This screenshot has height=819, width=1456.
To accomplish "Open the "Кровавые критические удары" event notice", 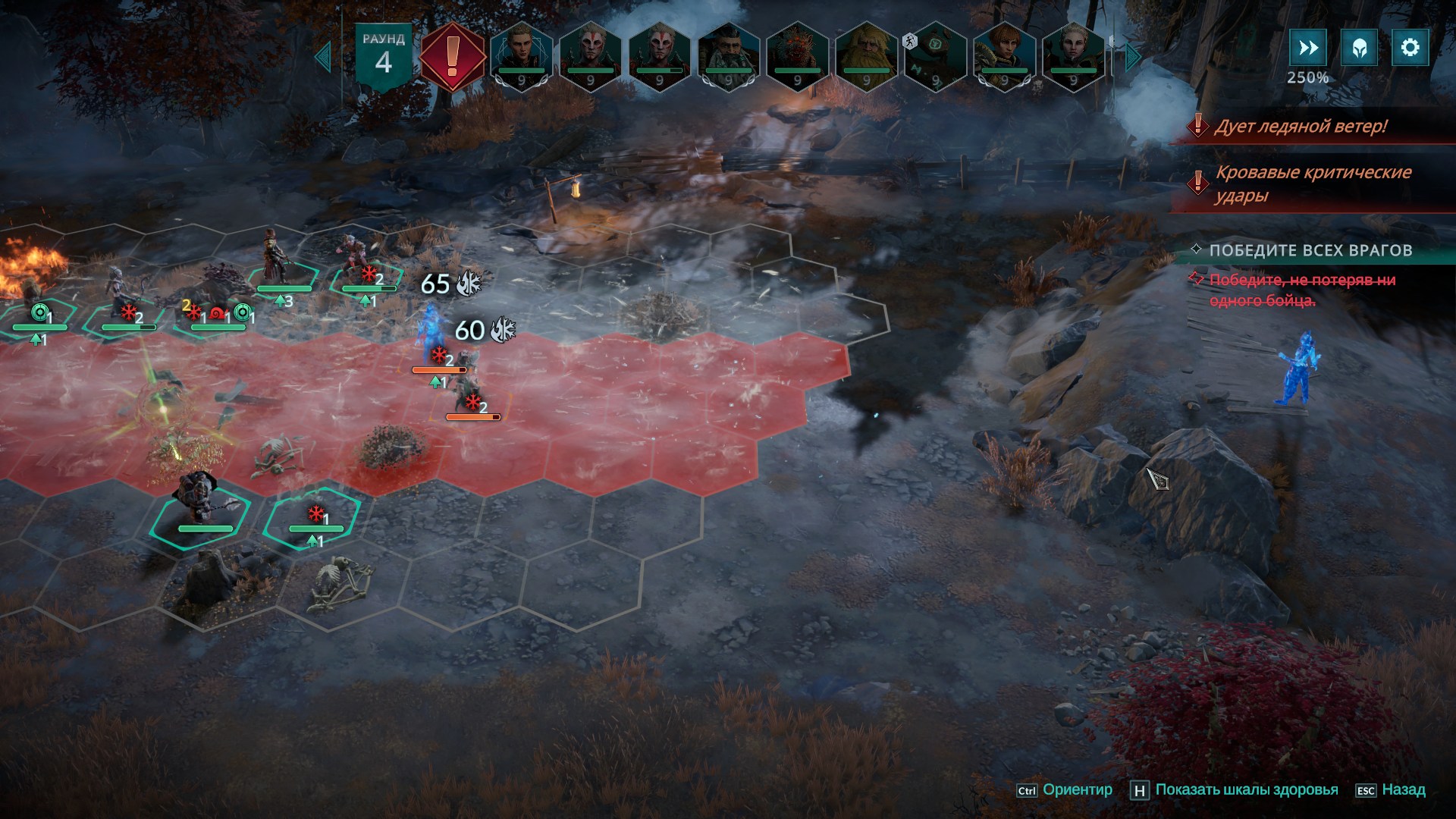I will (x=1312, y=184).
